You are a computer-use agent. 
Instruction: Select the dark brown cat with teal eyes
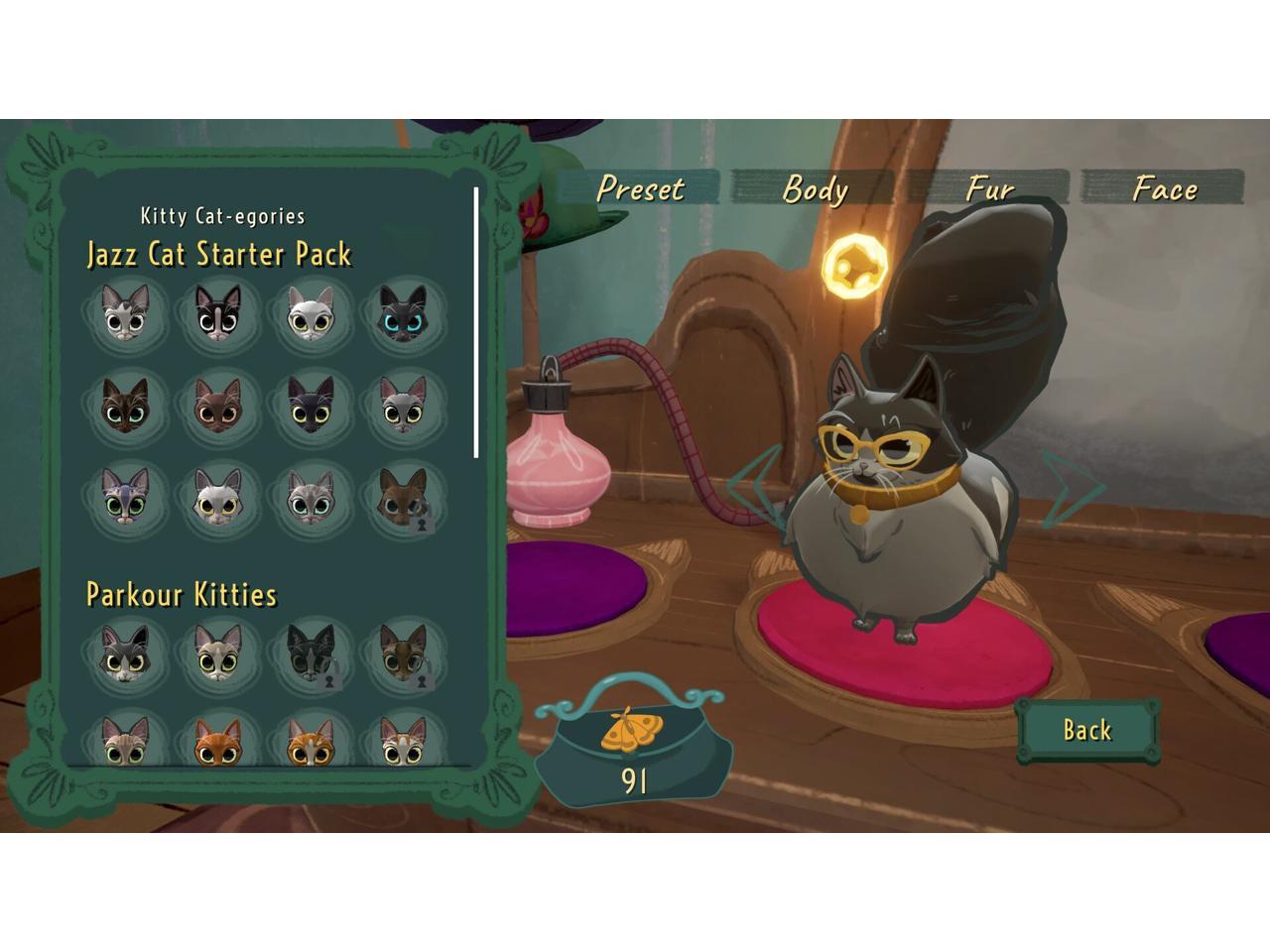pyautogui.click(x=125, y=406)
